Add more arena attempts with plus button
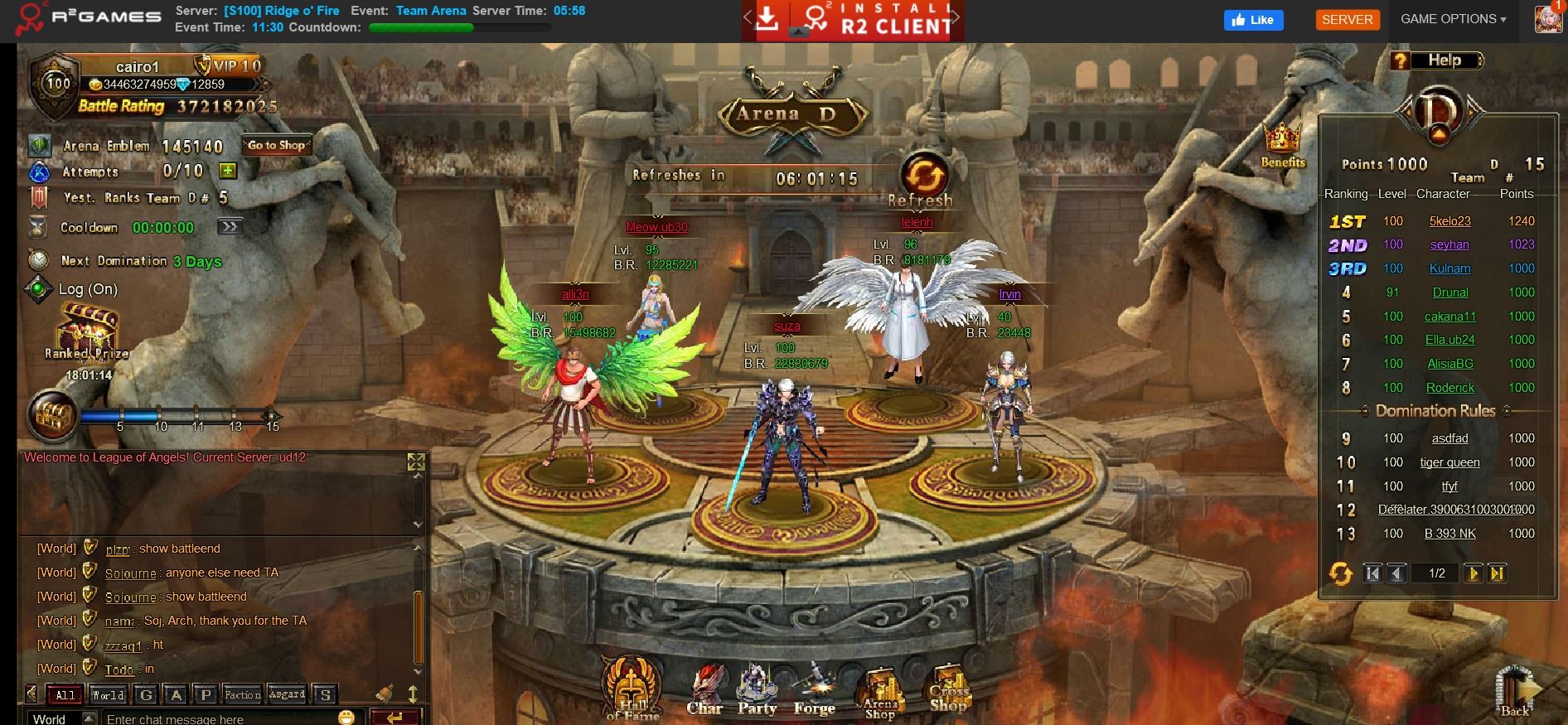 (228, 171)
